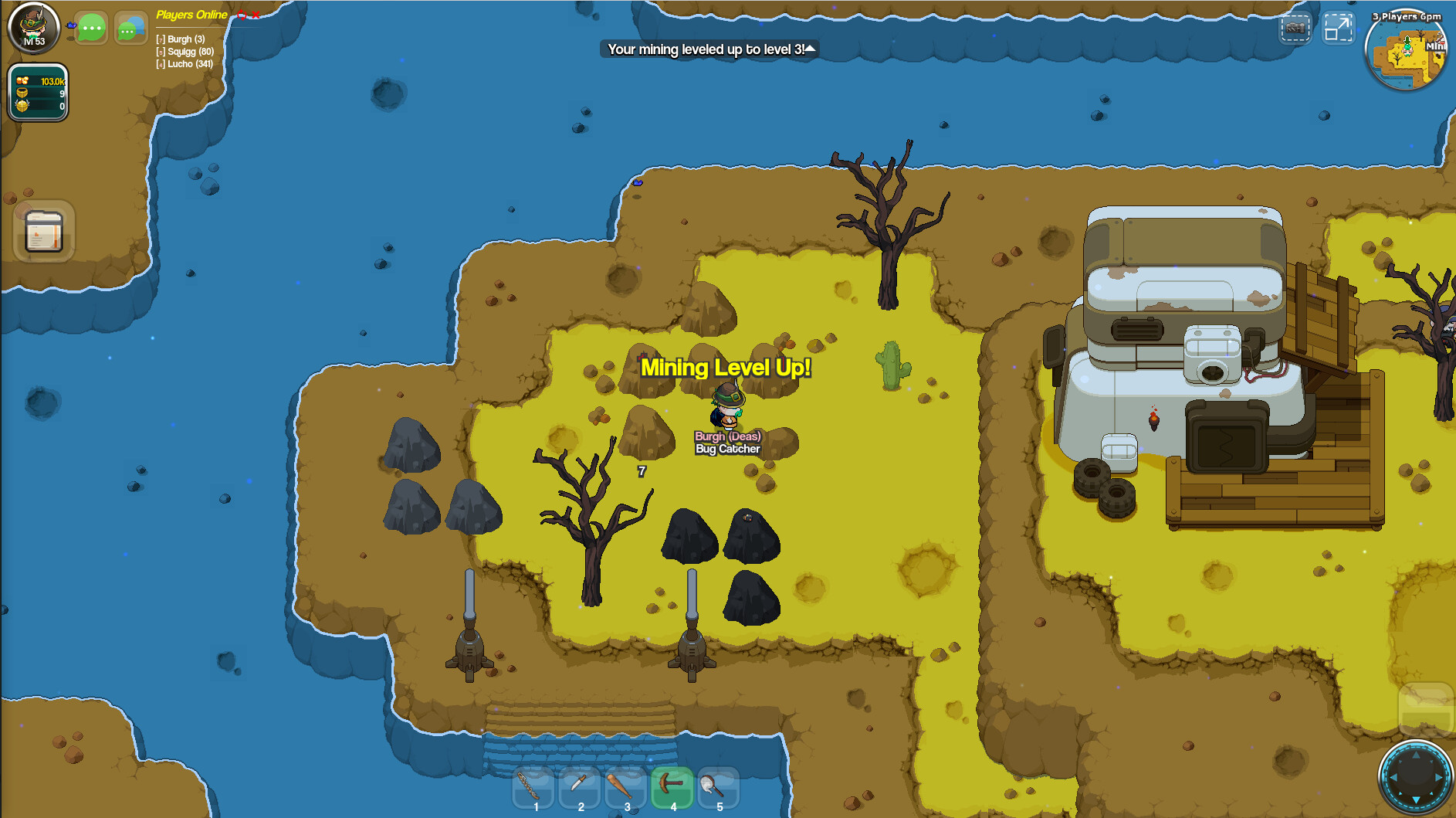
Task: Take a screenshot with the camera button
Action: pyautogui.click(x=1295, y=26)
